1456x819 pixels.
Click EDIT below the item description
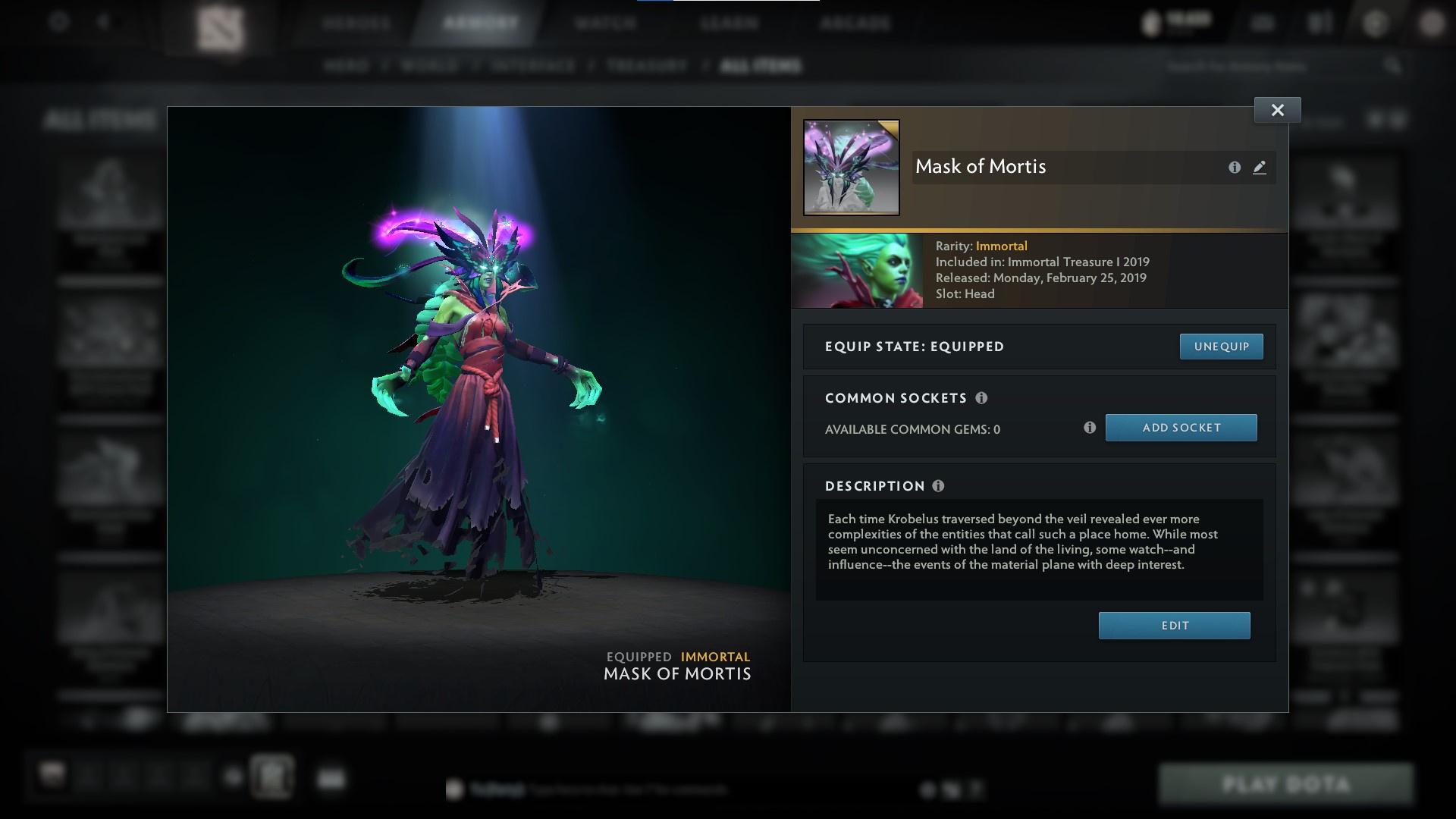coord(1174,625)
